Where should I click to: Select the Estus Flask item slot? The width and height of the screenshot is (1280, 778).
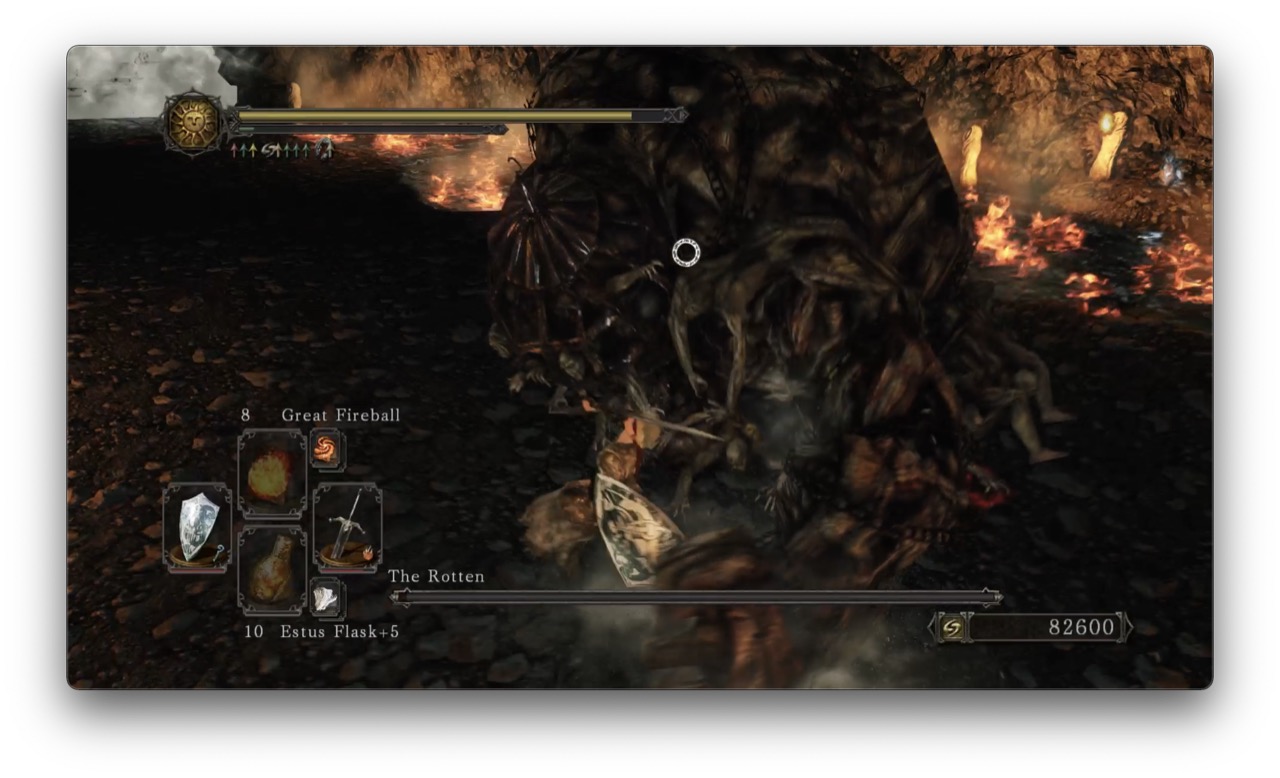pyautogui.click(x=272, y=570)
